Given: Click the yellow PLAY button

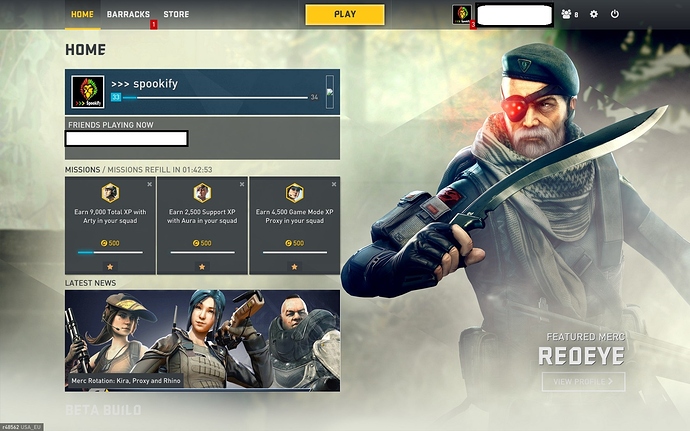Looking at the screenshot, I should [345, 14].
